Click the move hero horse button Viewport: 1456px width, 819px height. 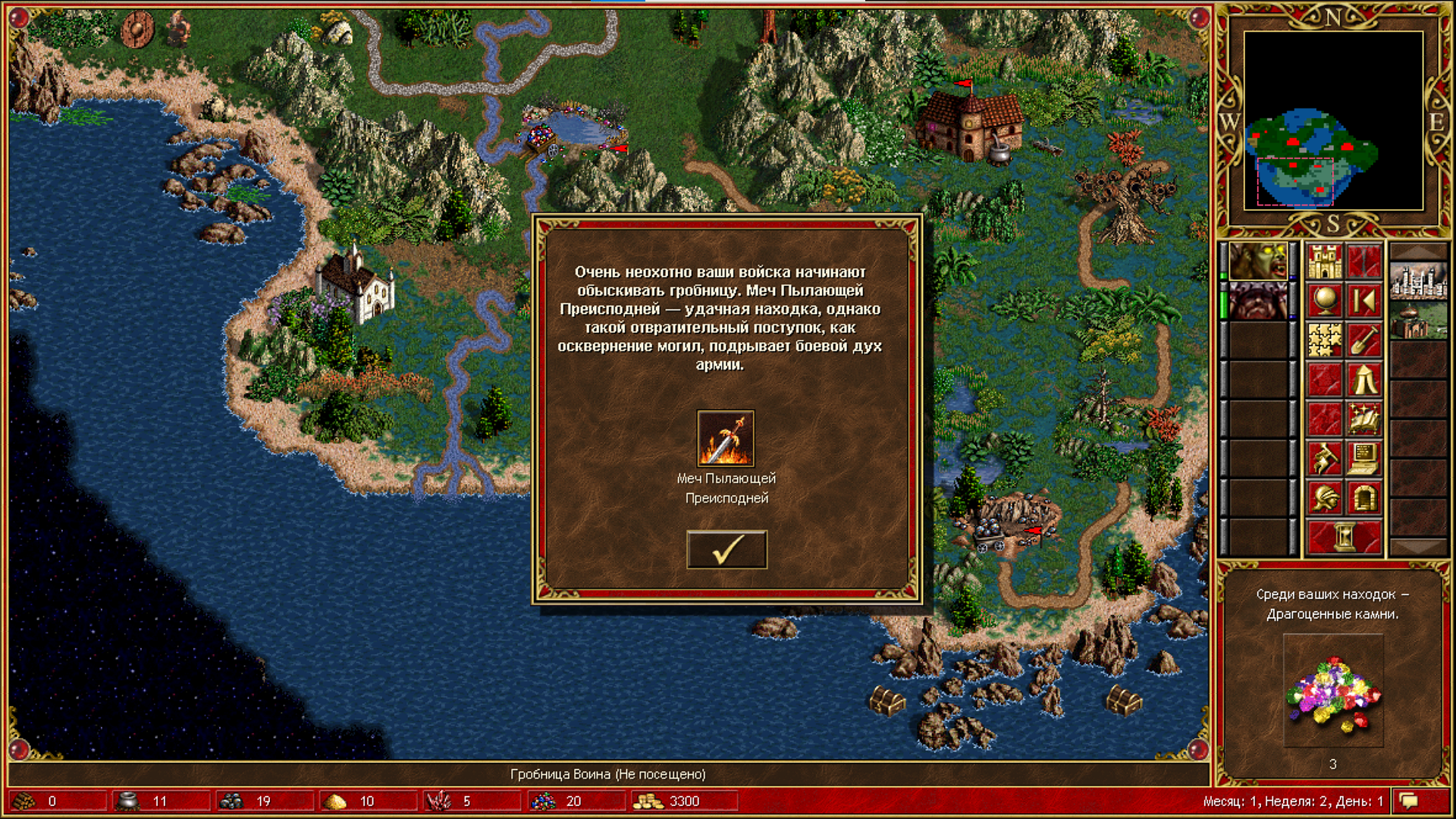[1324, 459]
